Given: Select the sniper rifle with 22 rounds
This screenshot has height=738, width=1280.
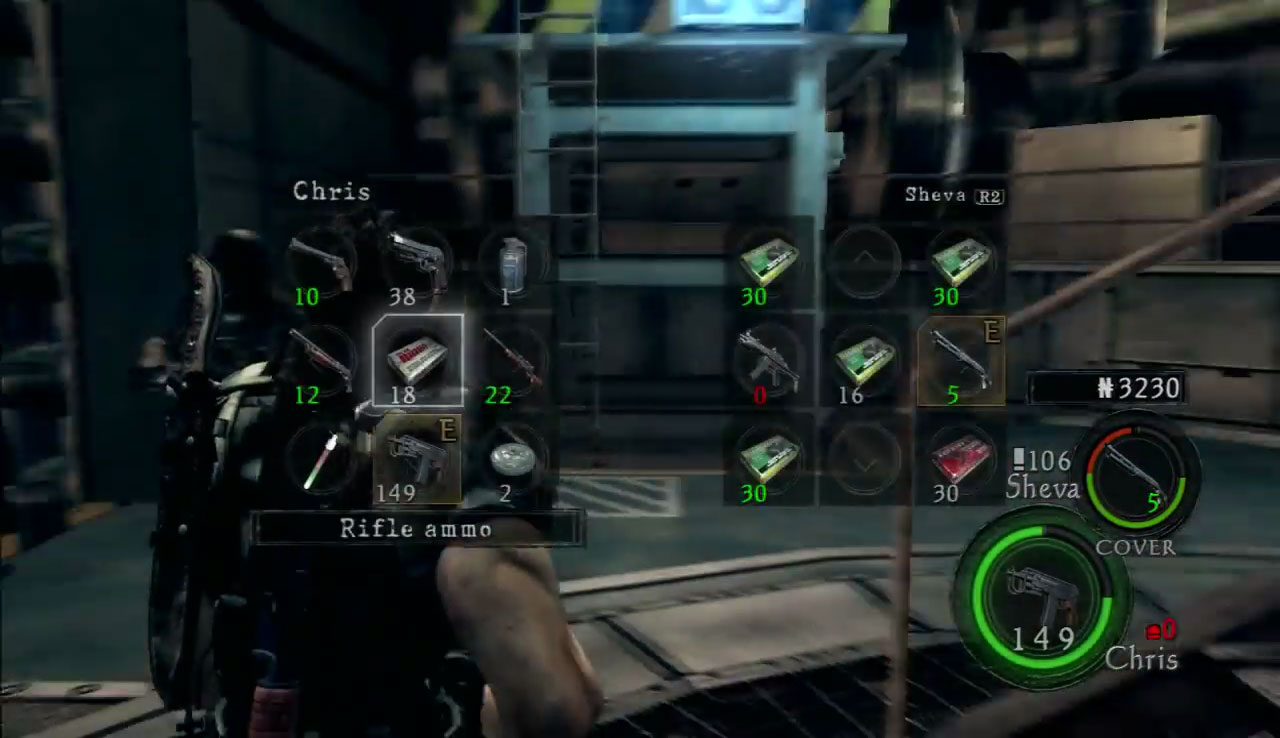Looking at the screenshot, I should (x=510, y=361).
